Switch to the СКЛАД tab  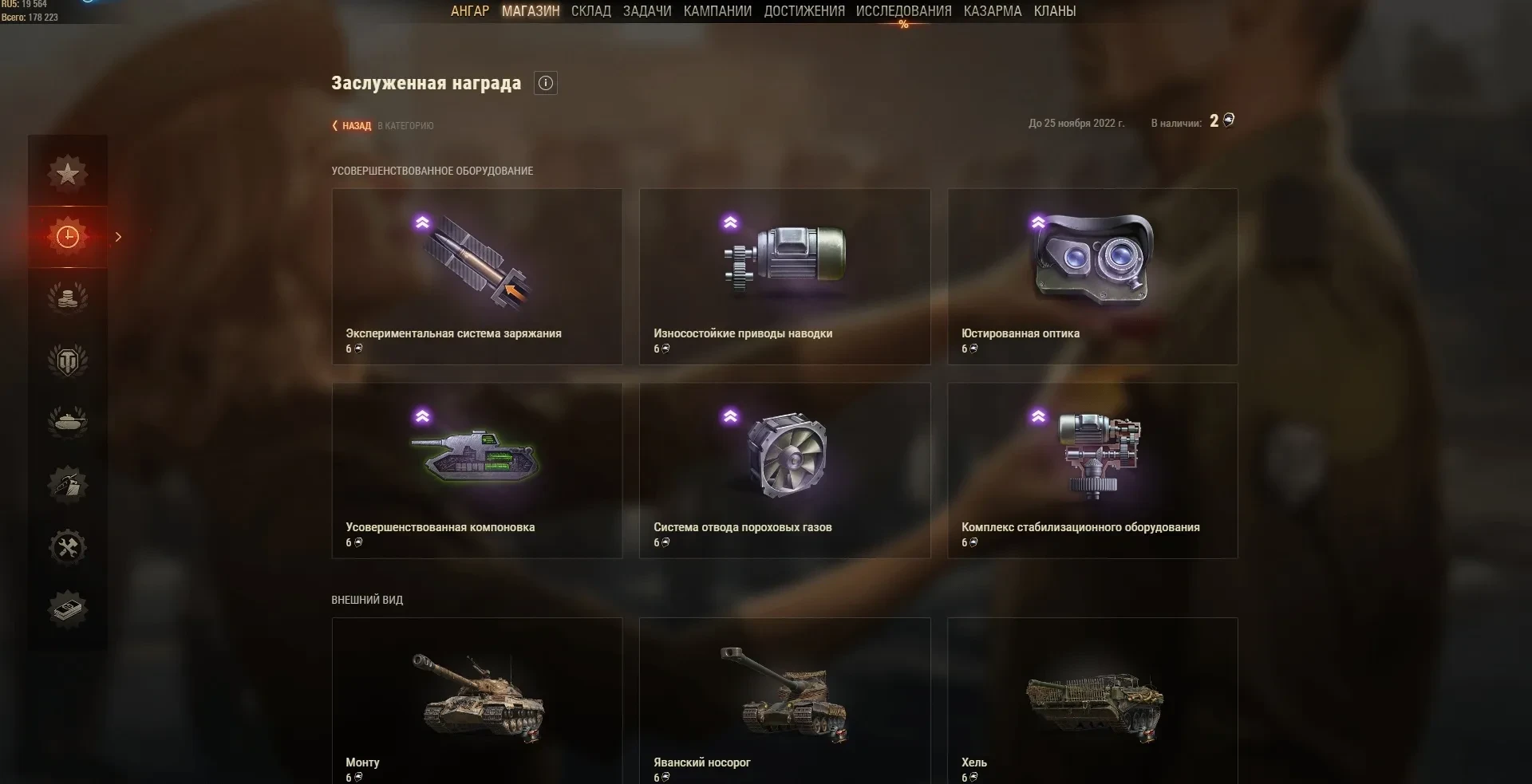point(590,11)
